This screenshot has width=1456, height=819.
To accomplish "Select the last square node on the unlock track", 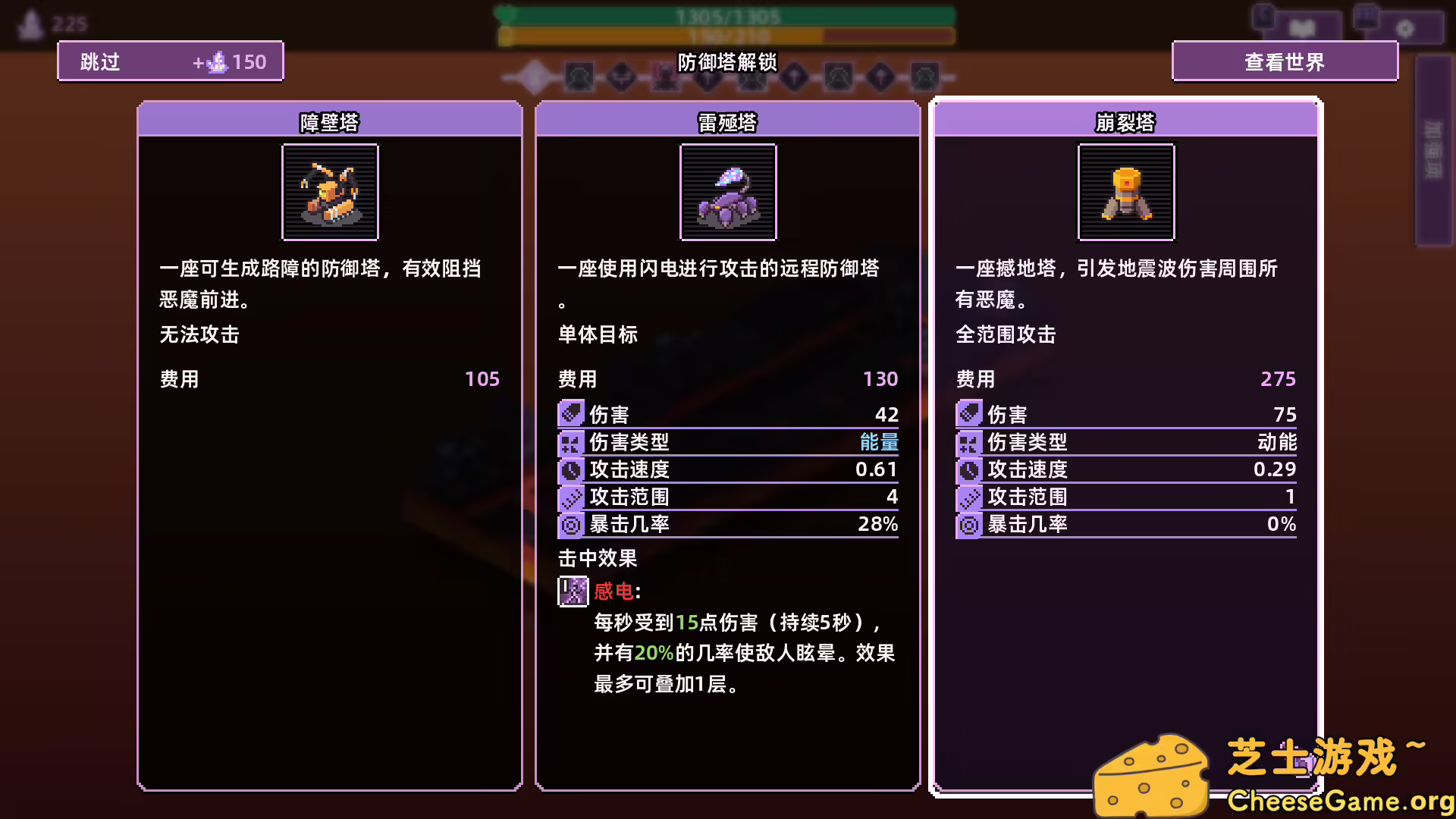I will click(927, 77).
